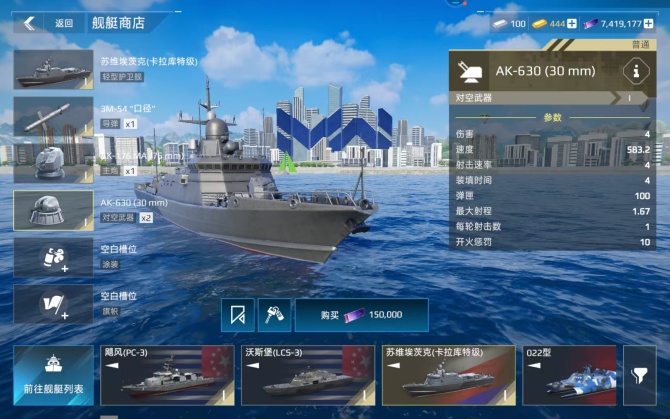Add gold bars with the plus button
Viewport: 670px width, 419px height.
pos(572,23)
